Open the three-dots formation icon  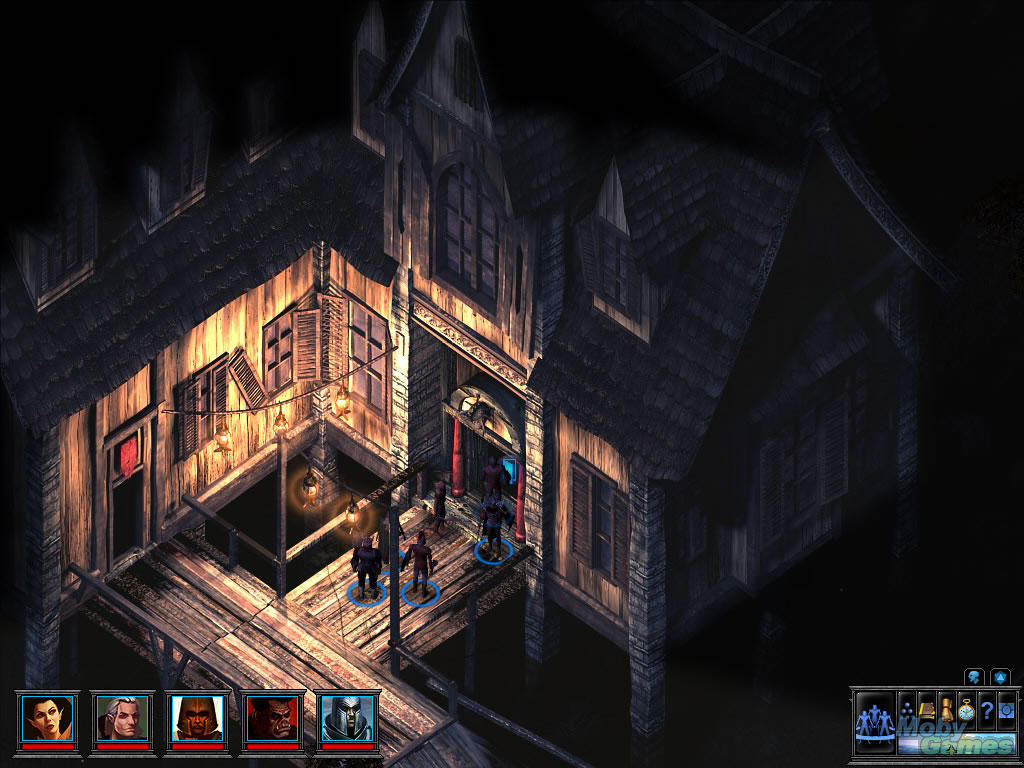click(x=907, y=706)
